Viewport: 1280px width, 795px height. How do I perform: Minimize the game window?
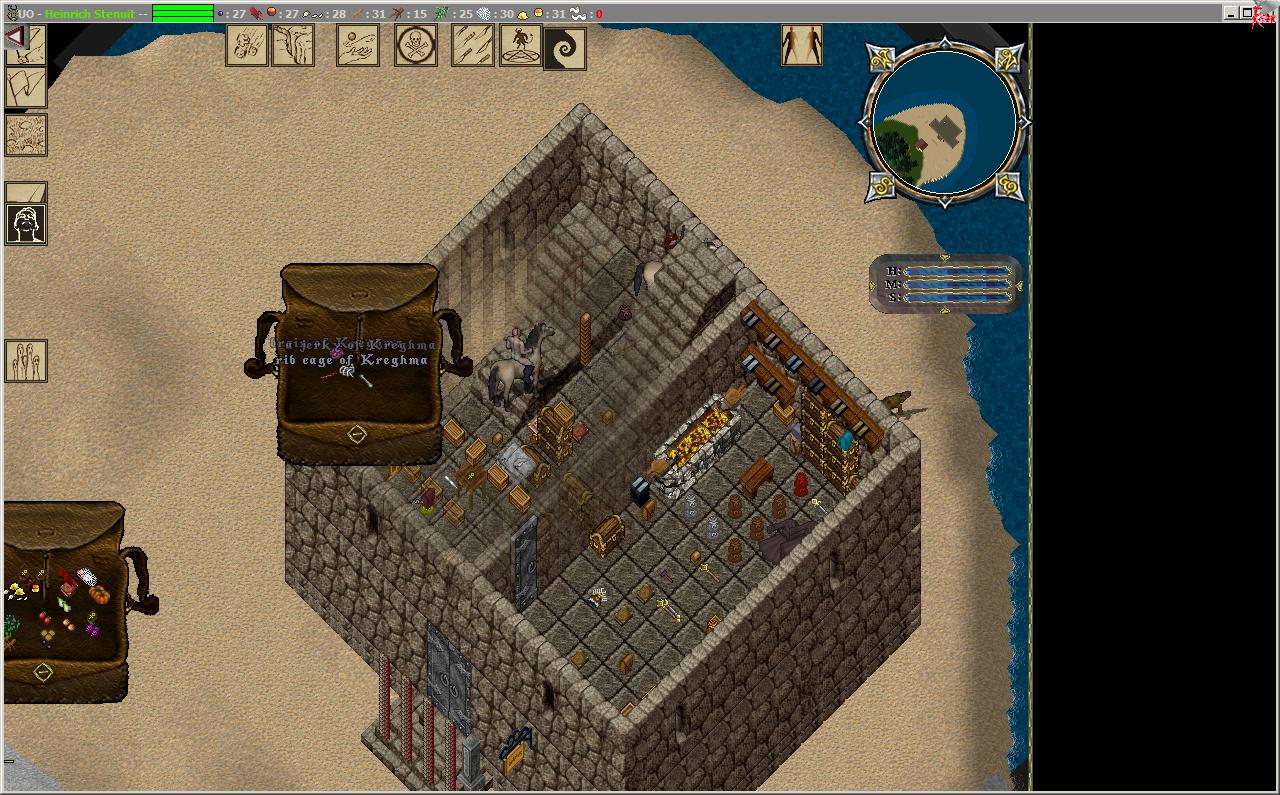click(x=1230, y=13)
